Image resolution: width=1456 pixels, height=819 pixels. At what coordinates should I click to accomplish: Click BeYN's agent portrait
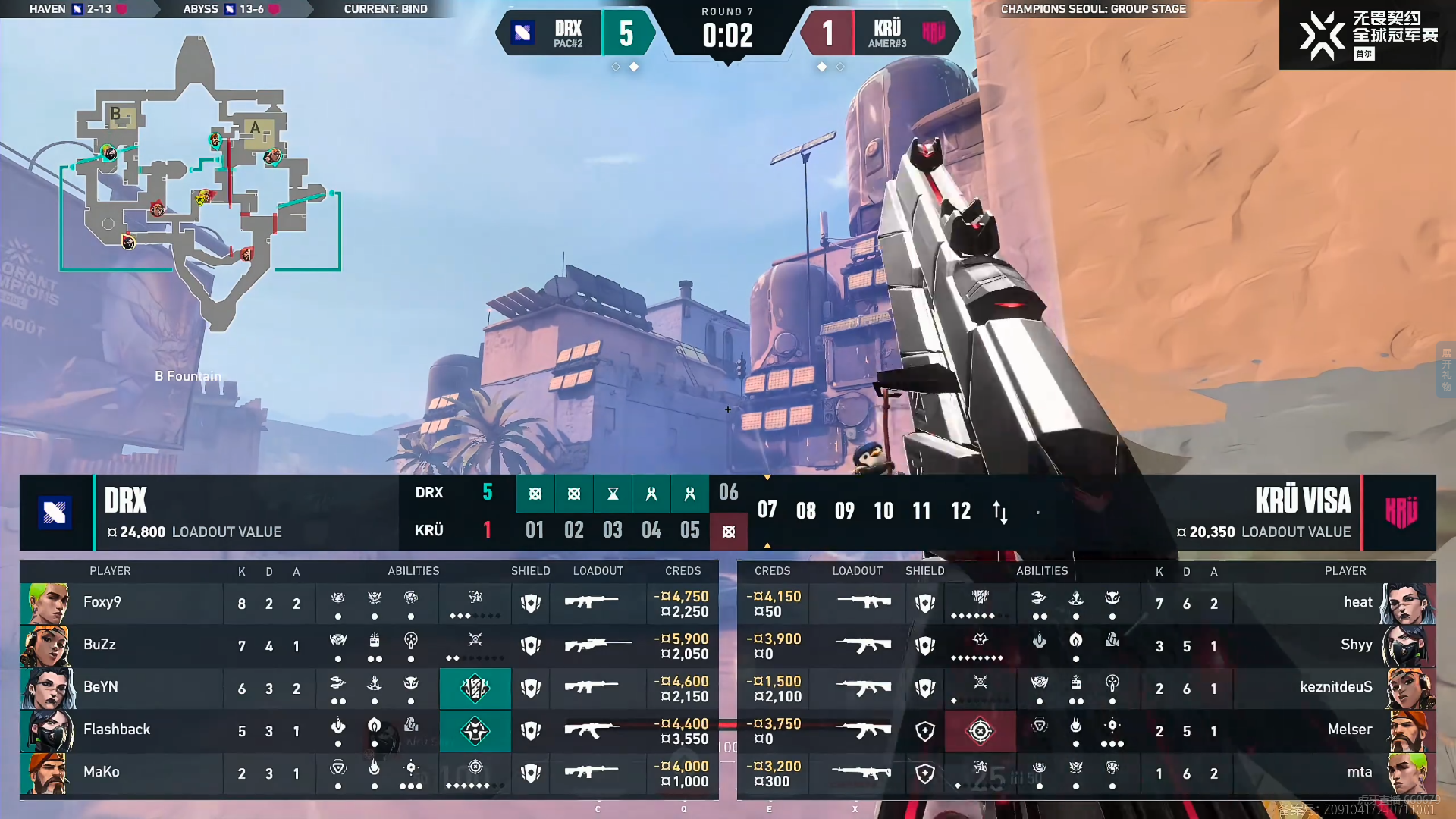47,688
